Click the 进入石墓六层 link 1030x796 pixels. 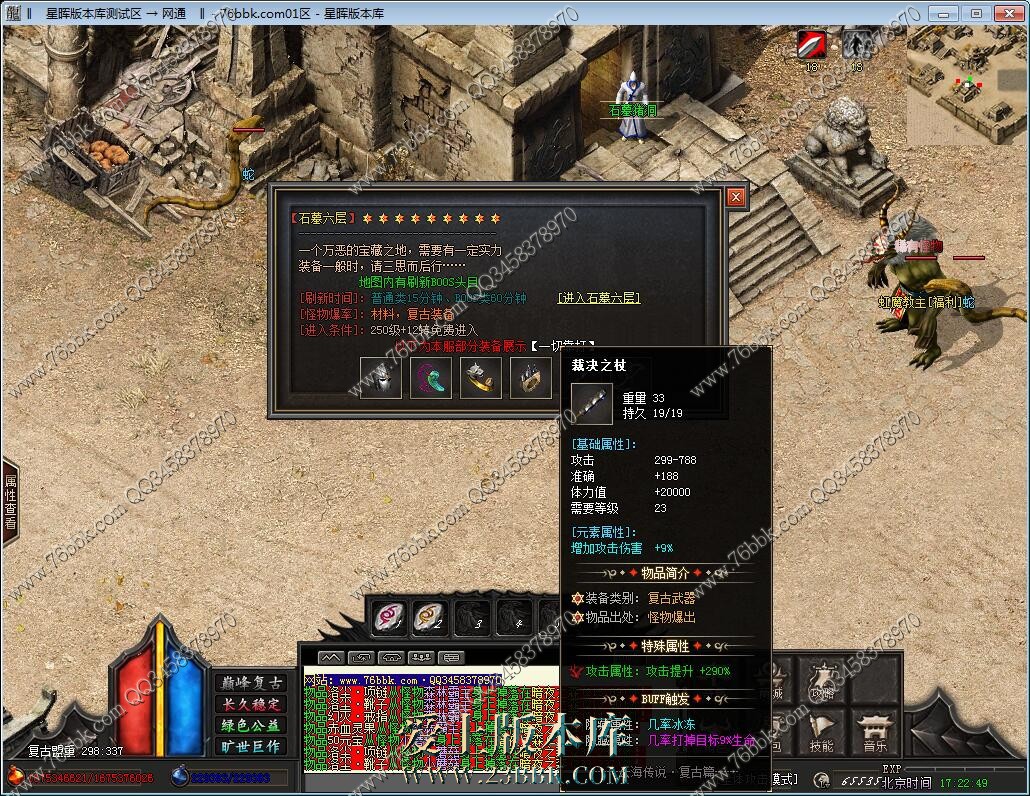click(598, 298)
